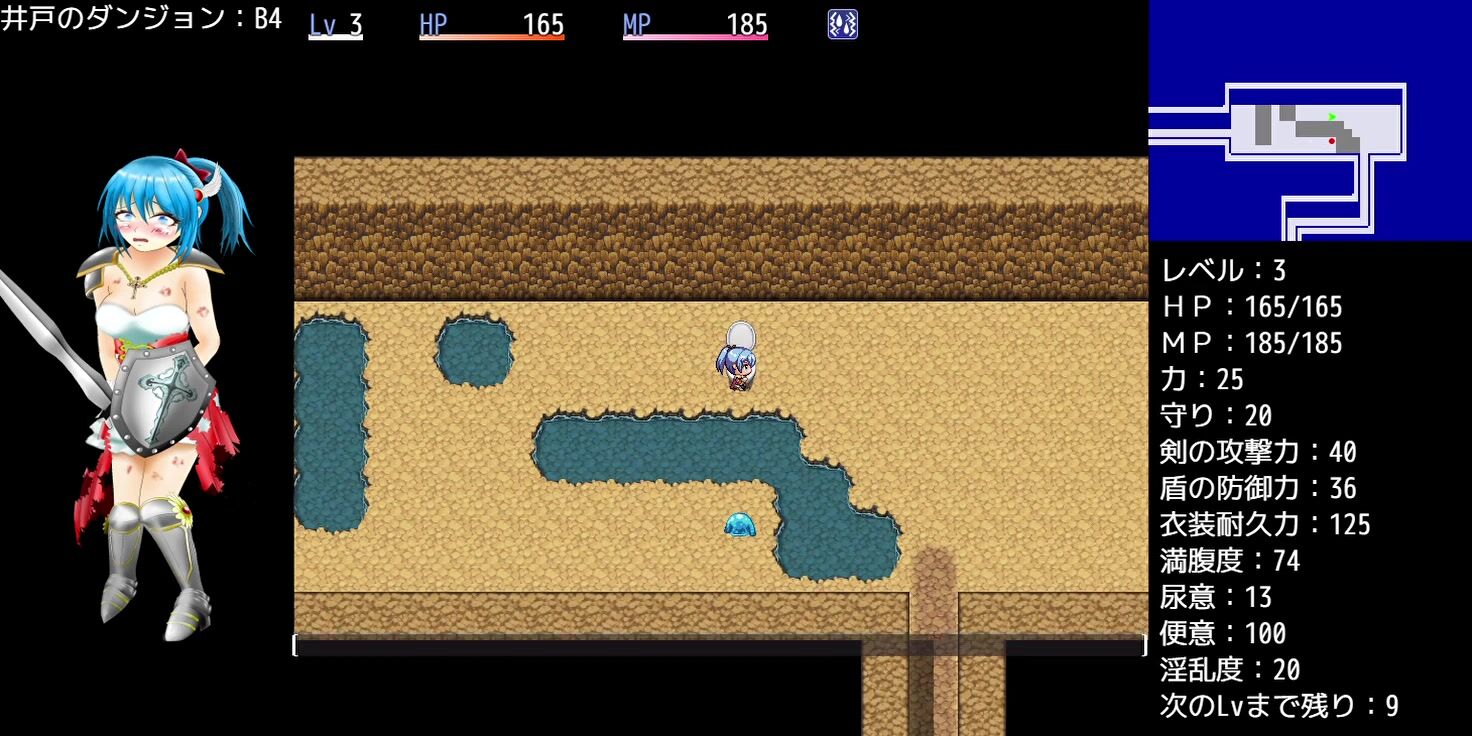The image size is (1472, 736).
Task: Click the dungeon minimap
Action: pos(1310,120)
